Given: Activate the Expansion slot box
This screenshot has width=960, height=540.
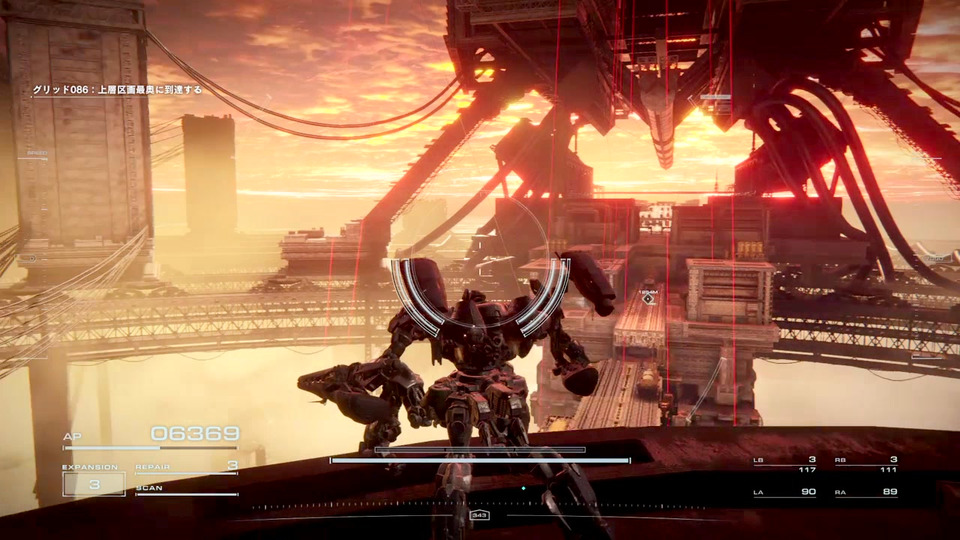Looking at the screenshot, I should click(94, 484).
